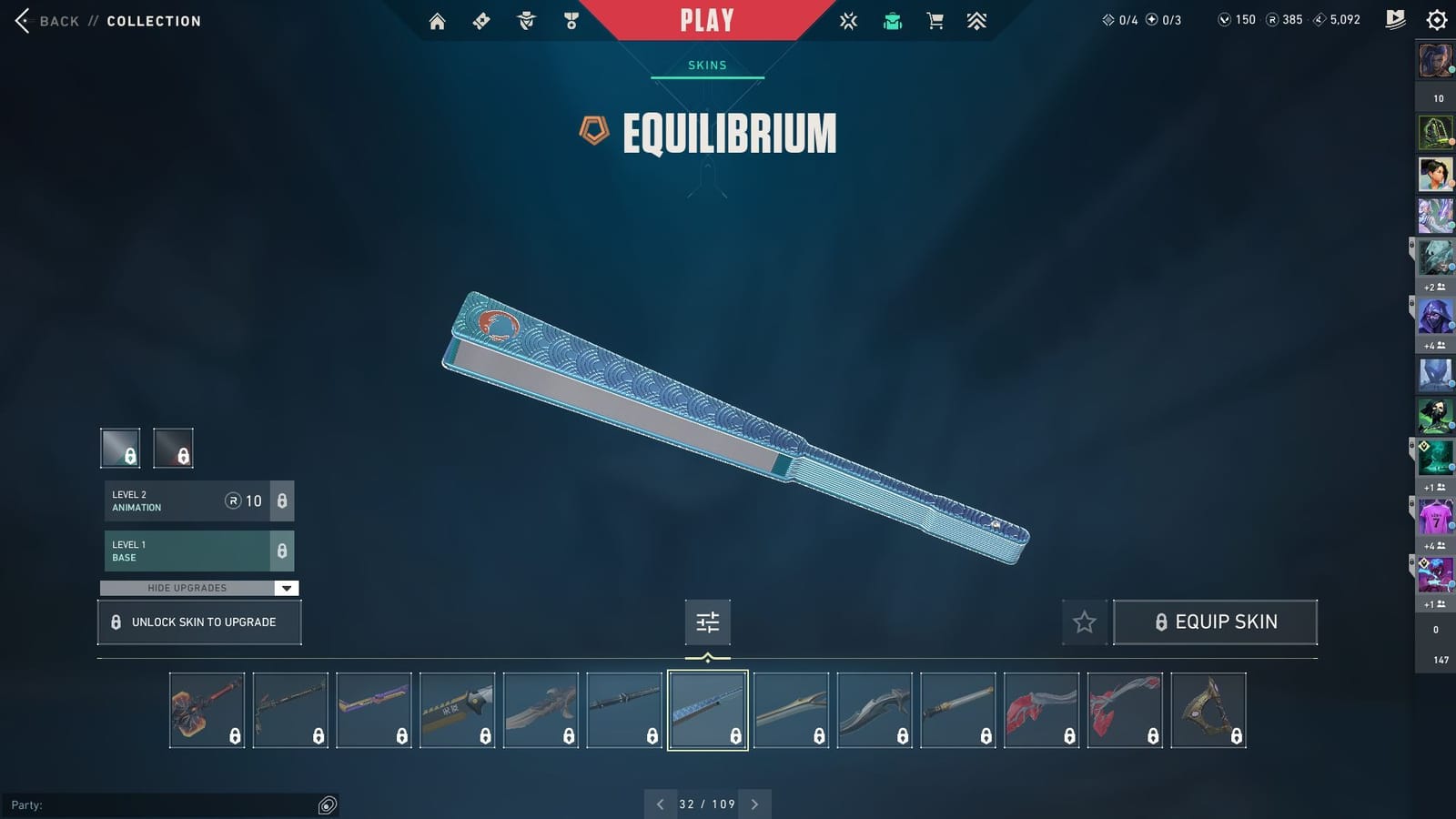1456x819 pixels.
Task: Click the filter sliders icon above the skin carousel
Action: pos(707,622)
